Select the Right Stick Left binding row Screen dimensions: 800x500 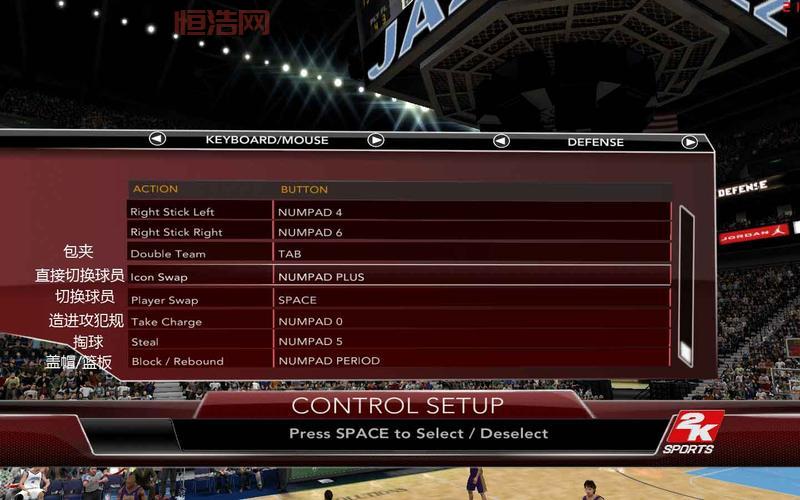tap(398, 212)
